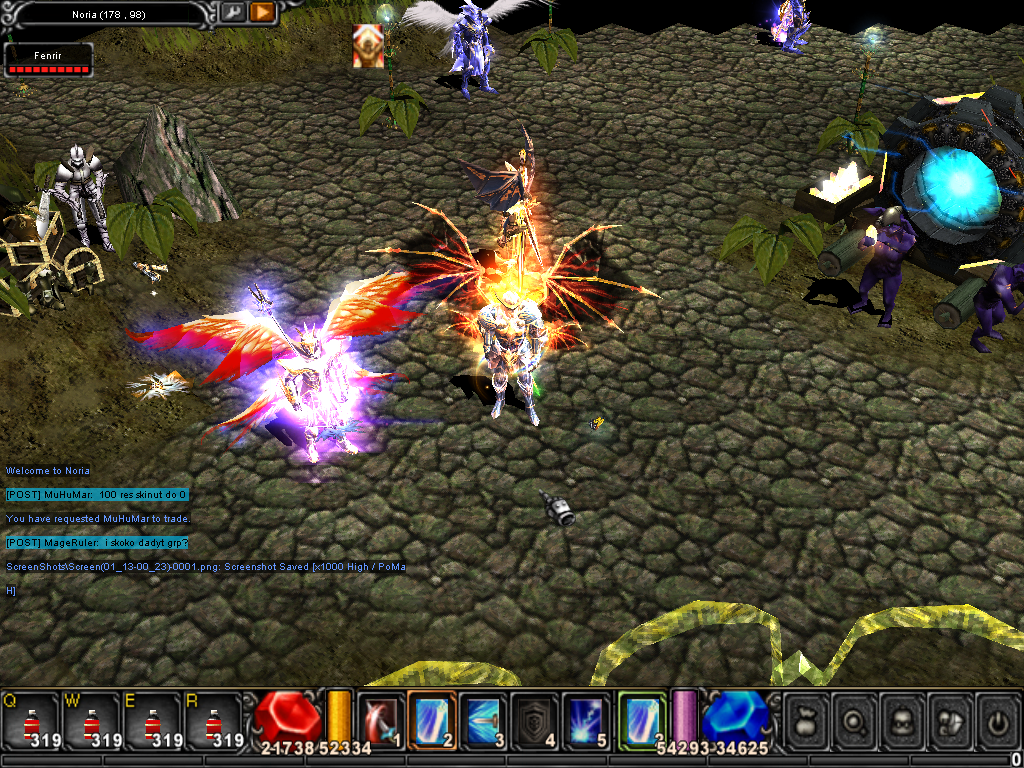1024x768 pixels.
Task: Use the potion in slot W
Action: click(x=91, y=720)
